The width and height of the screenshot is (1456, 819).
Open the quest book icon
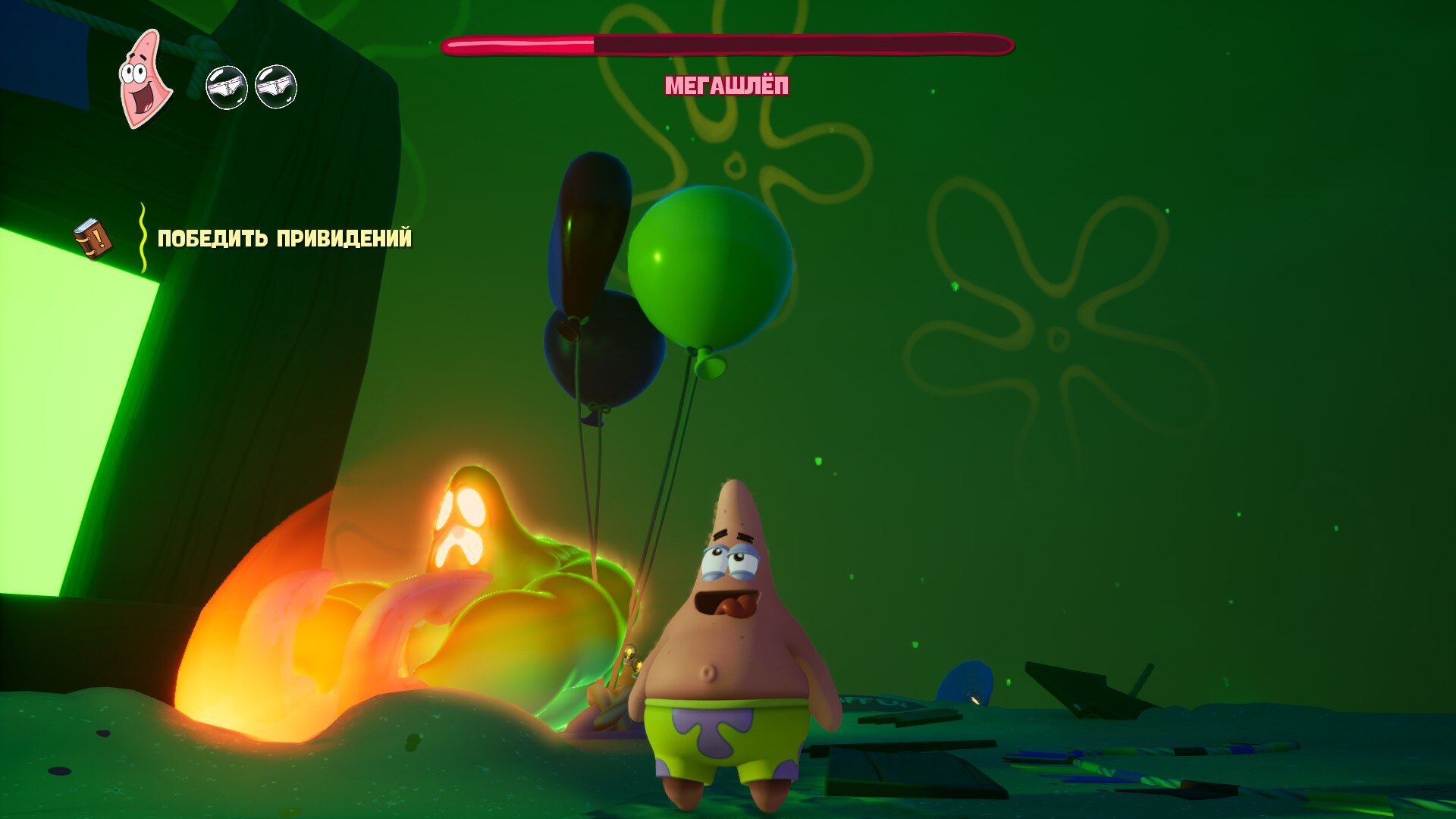point(93,238)
